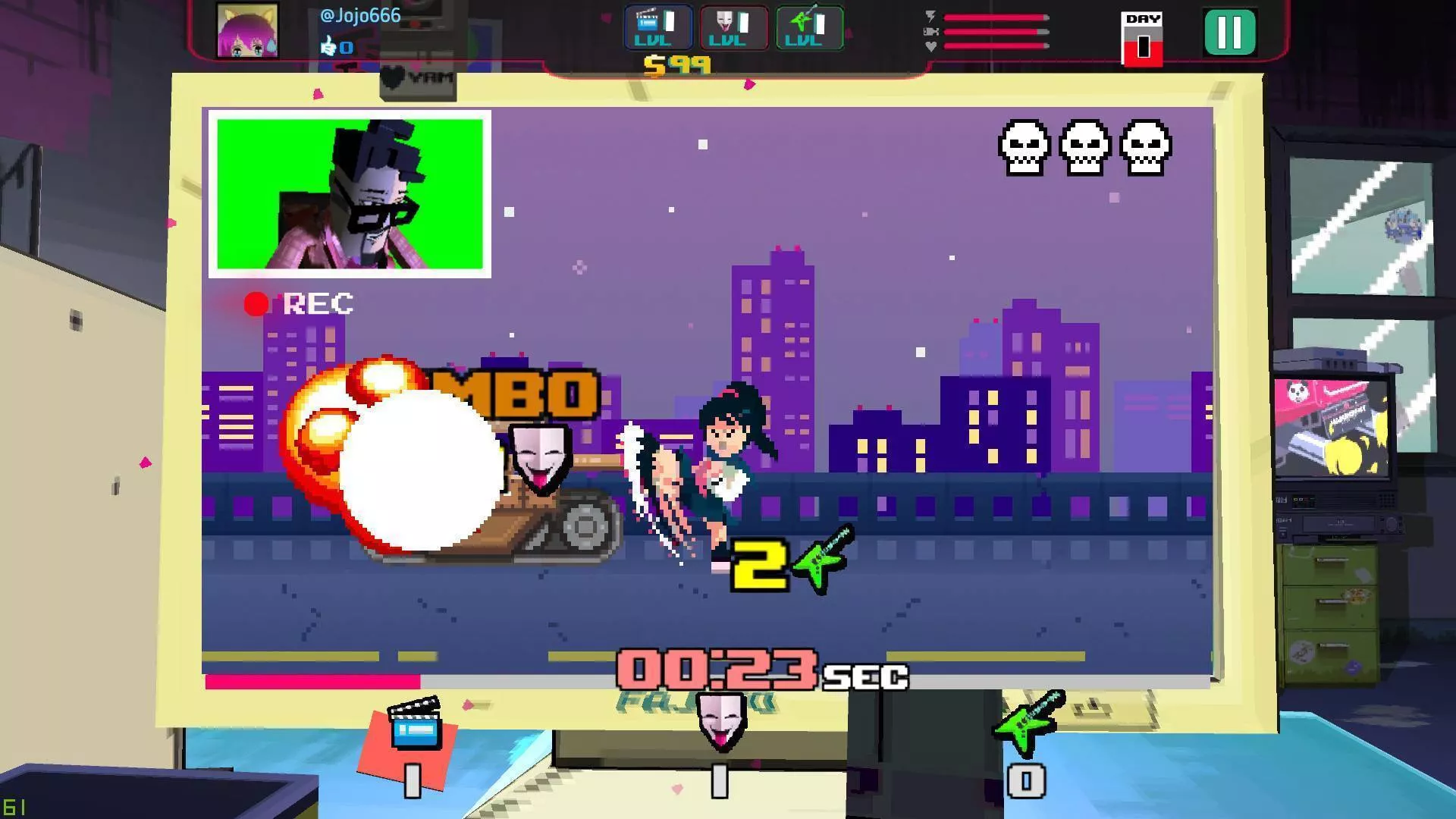1456x819 pixels.
Task: Select the laughing mask action at the bottom
Action: (720, 722)
